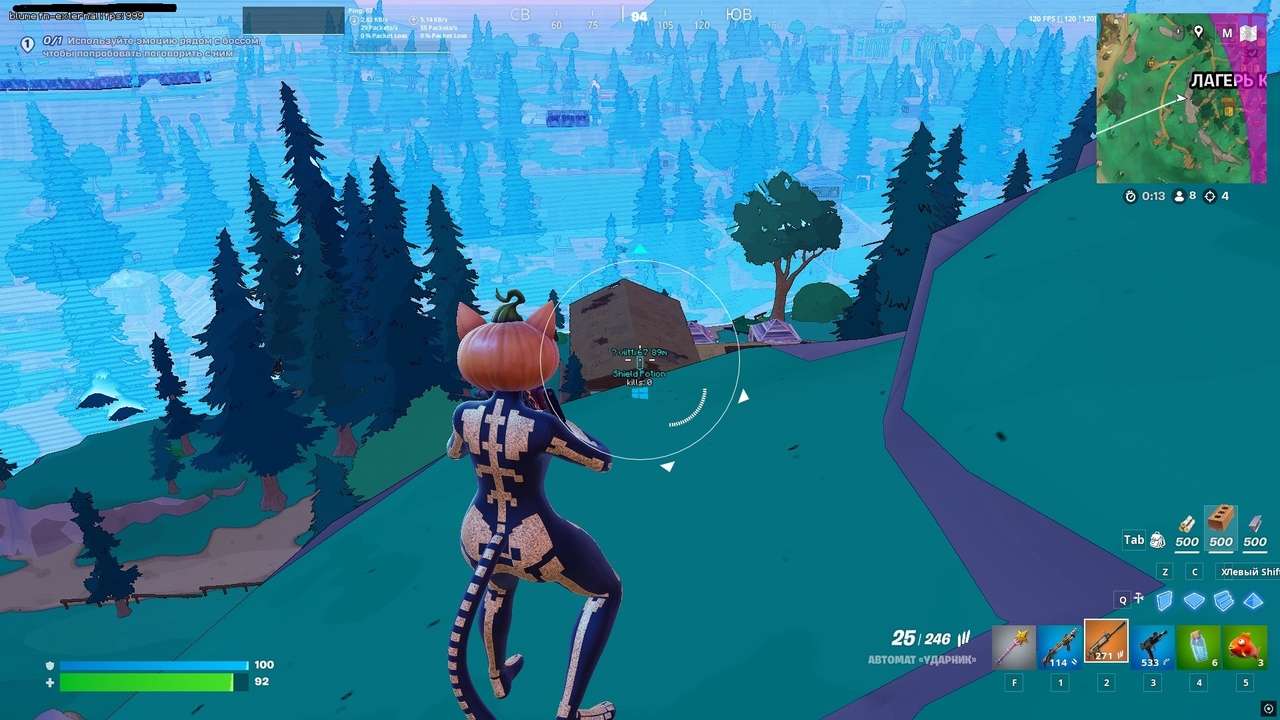Open the backpack inventory icon

click(x=1157, y=540)
